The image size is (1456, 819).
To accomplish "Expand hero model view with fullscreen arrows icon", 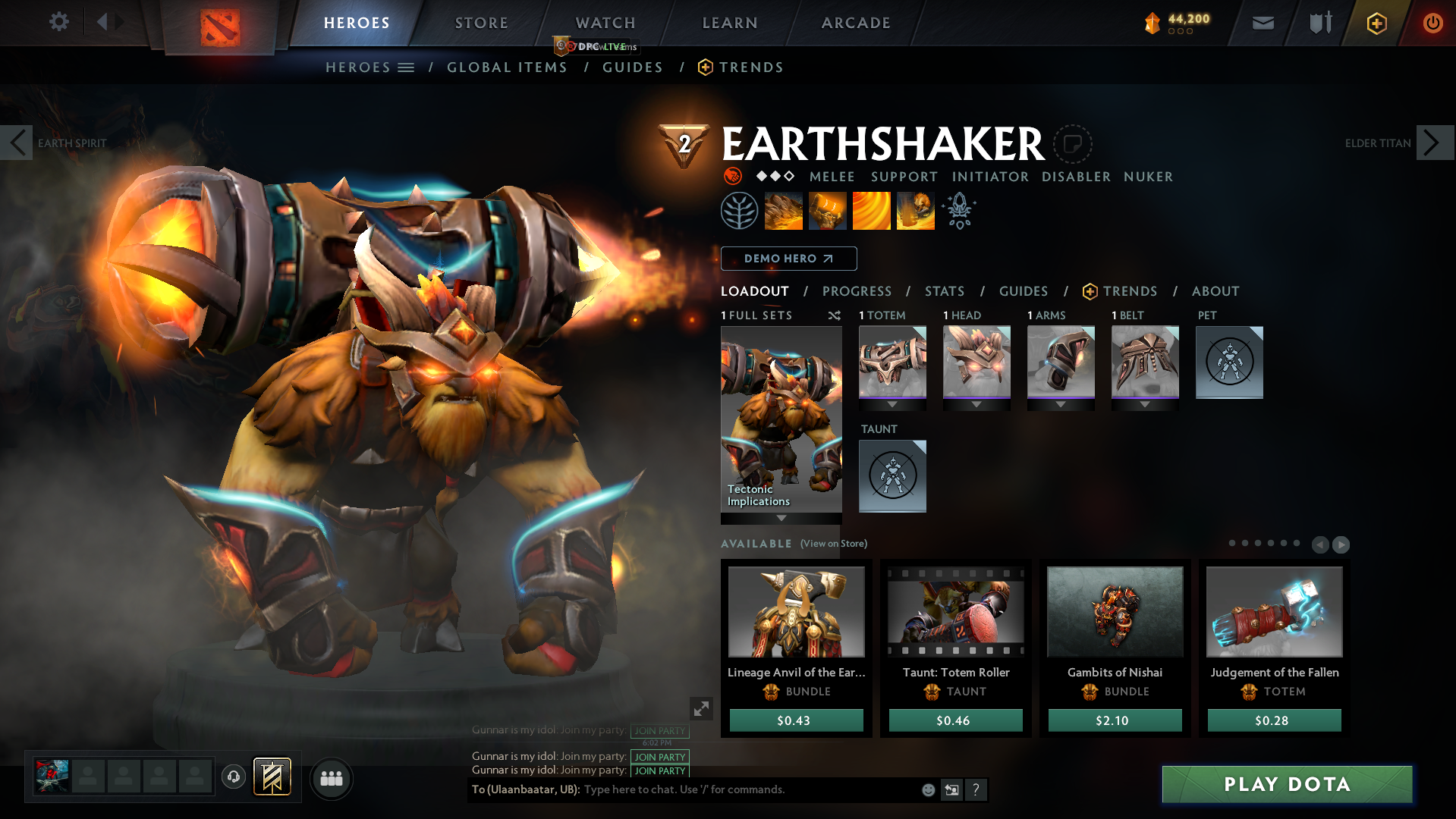I will pos(701,708).
